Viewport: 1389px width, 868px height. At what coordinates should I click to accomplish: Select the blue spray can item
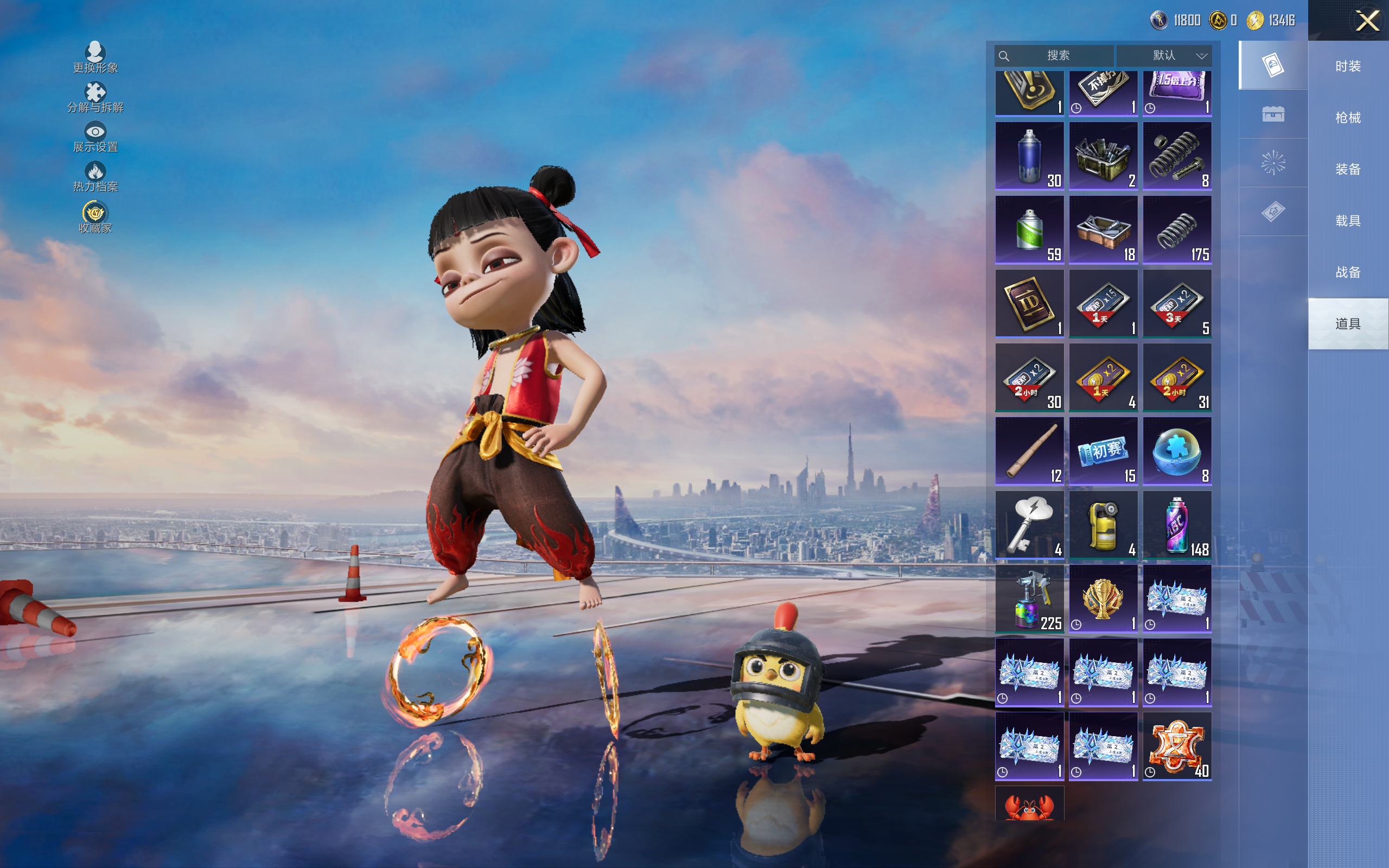1029,156
